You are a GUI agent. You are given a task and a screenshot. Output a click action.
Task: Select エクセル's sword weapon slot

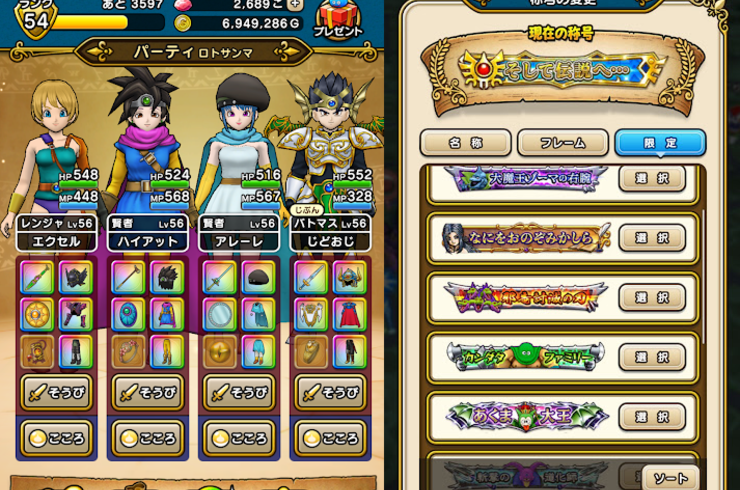pyautogui.click(x=36, y=277)
